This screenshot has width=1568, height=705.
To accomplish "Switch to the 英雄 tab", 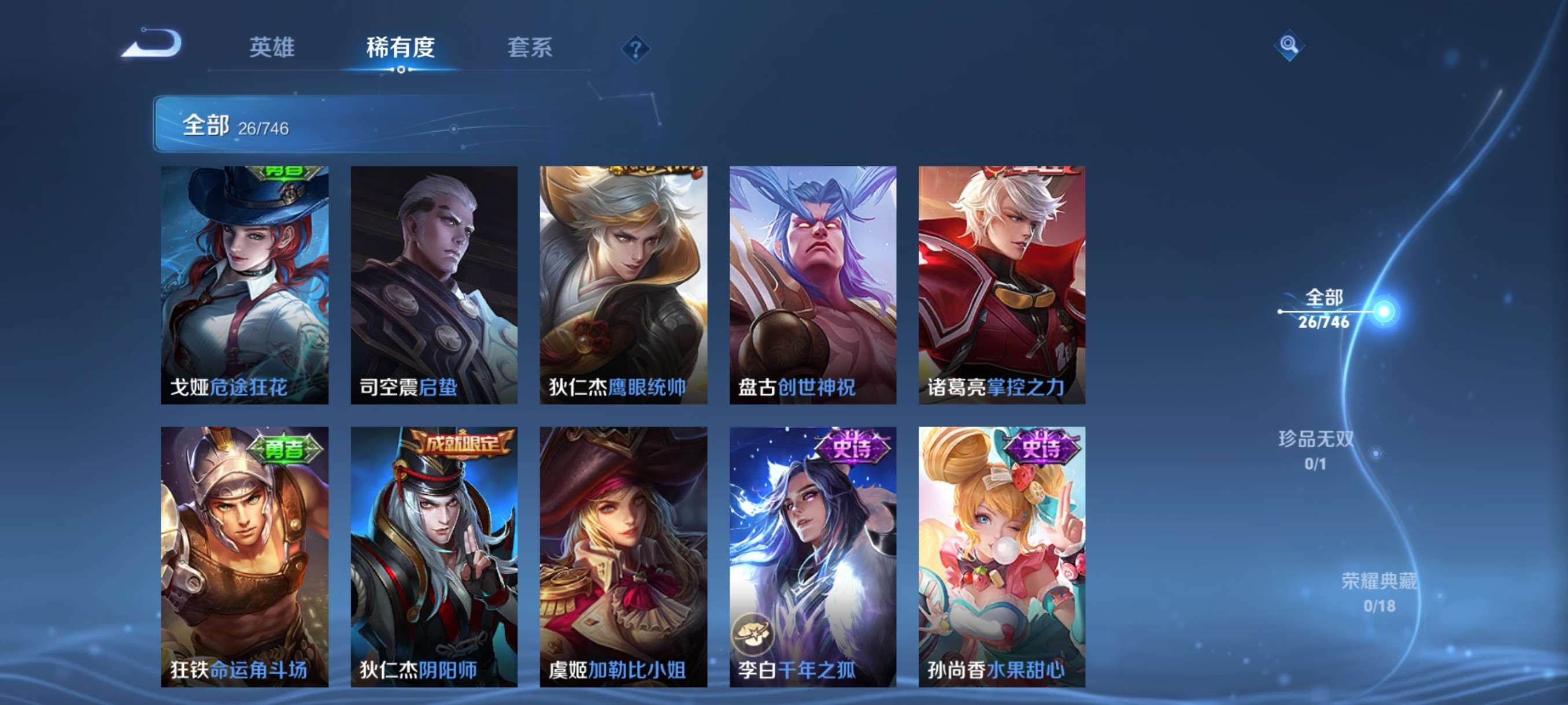I will pos(272,49).
